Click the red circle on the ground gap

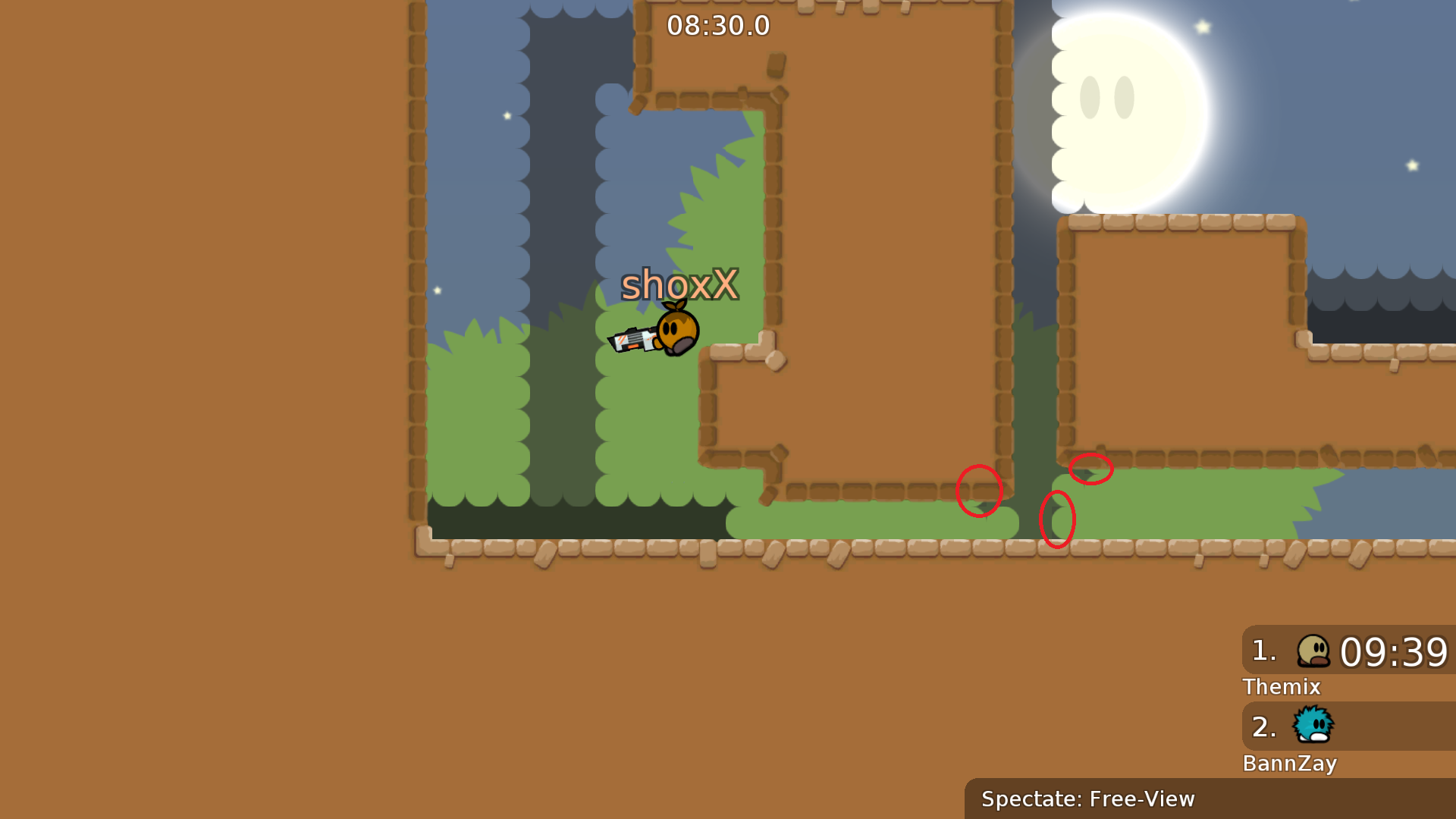click(1059, 519)
